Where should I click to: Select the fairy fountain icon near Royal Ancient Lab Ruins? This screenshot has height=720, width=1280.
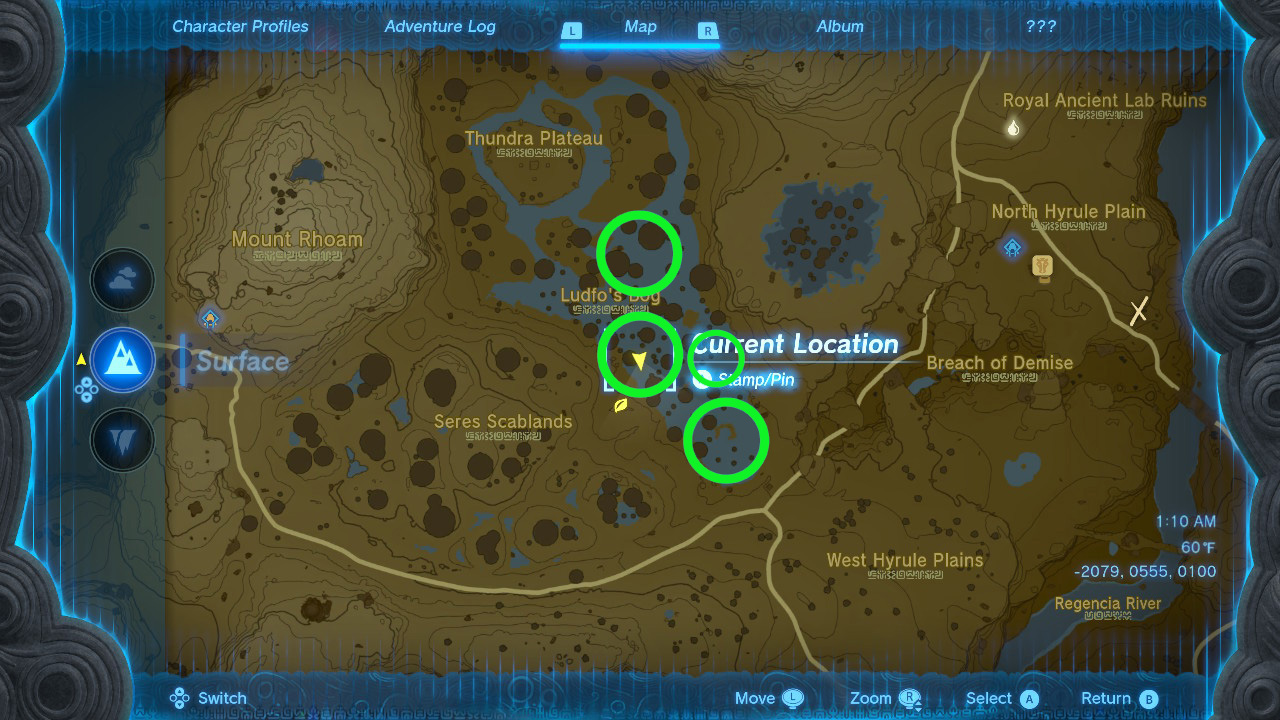[1012, 127]
